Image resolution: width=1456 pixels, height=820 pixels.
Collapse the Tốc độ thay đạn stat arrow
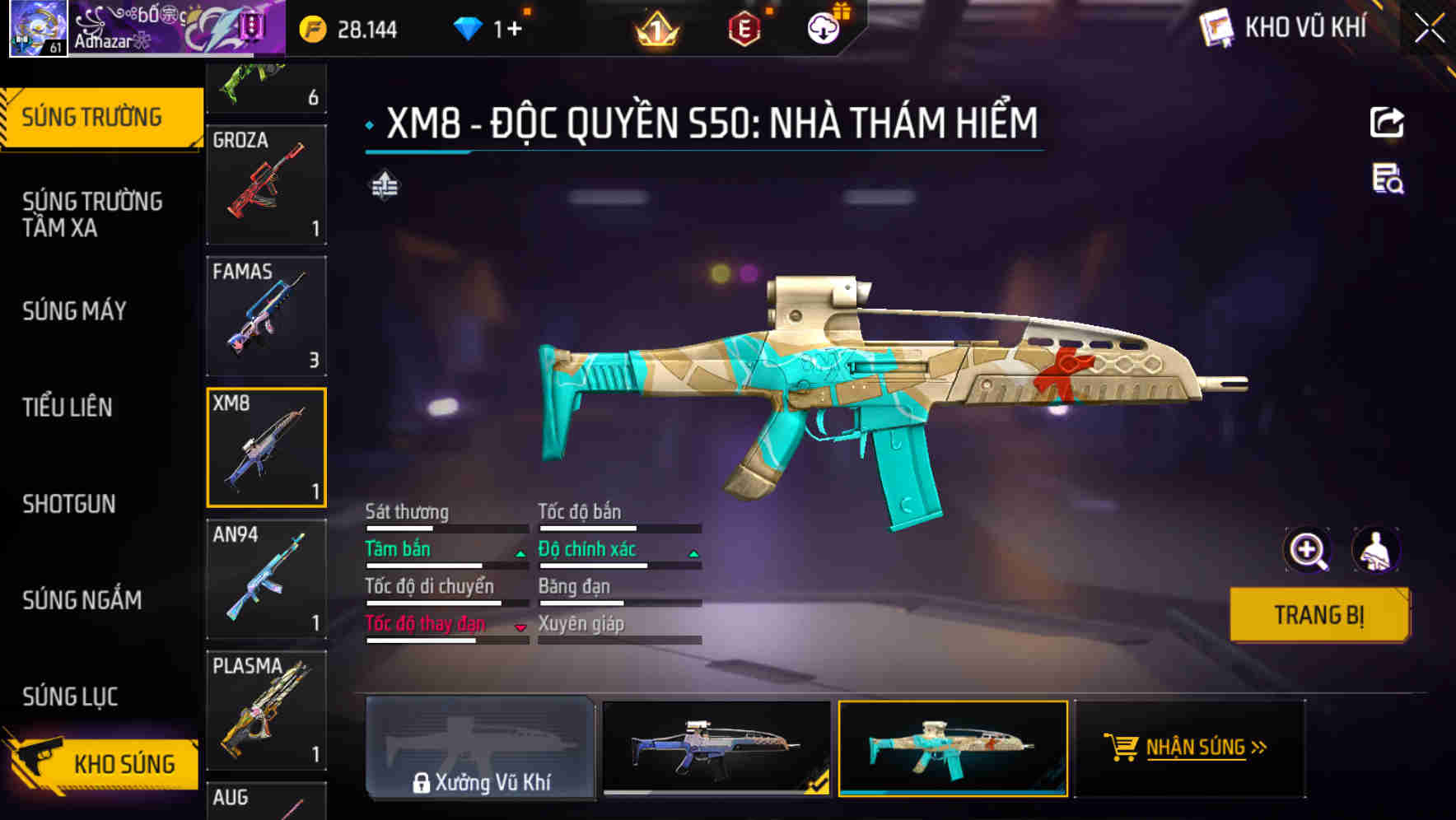520,627
